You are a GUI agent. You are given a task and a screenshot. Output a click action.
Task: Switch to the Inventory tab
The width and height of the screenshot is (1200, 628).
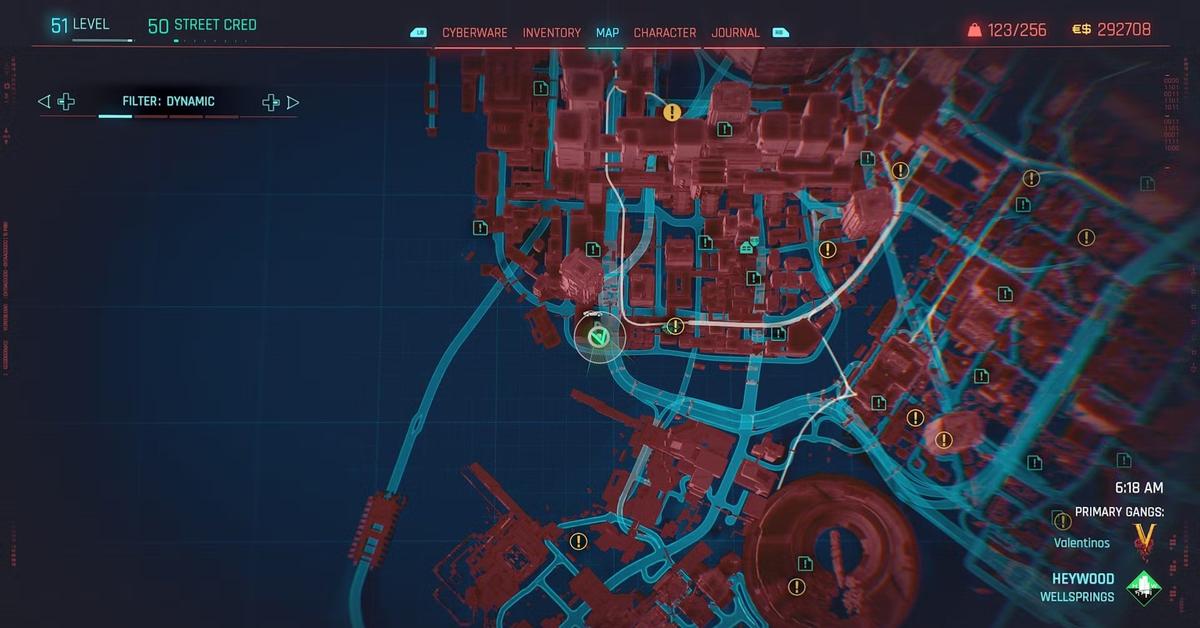point(551,33)
